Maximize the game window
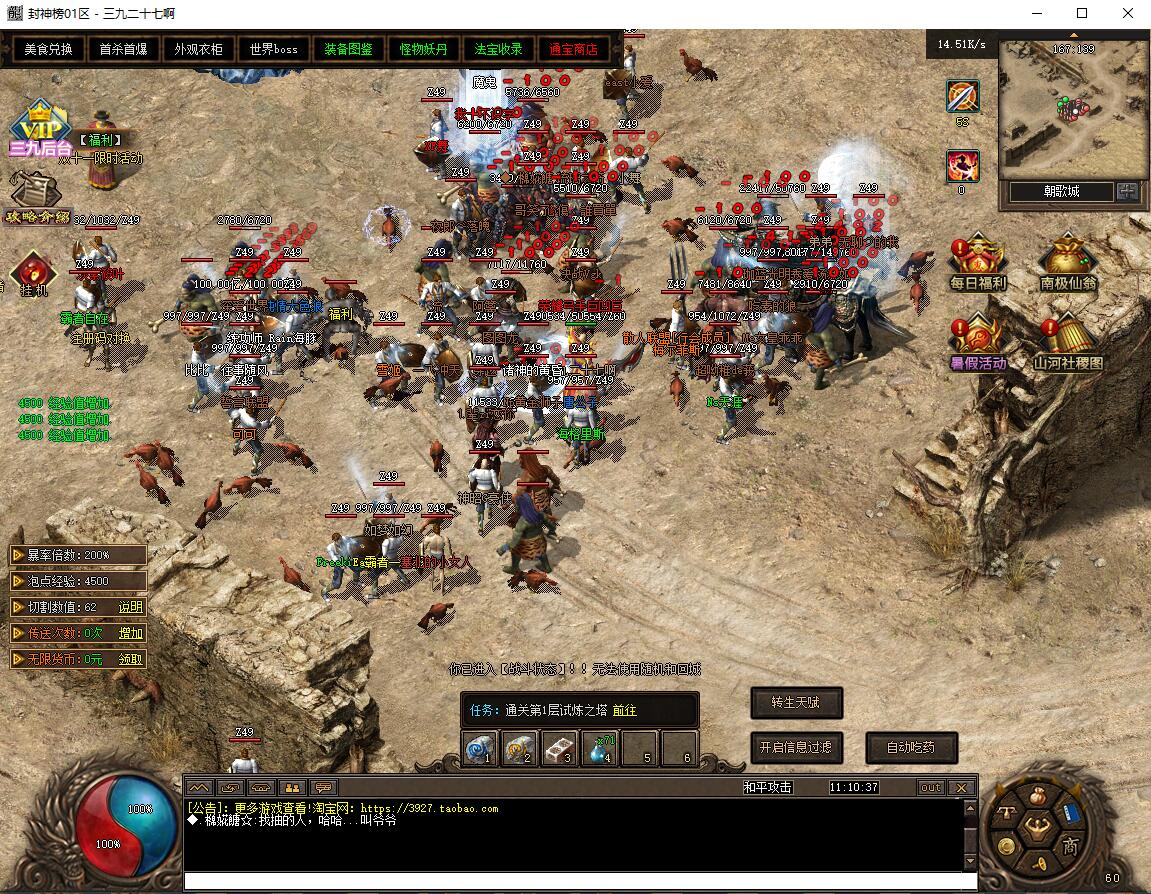 pos(1082,14)
